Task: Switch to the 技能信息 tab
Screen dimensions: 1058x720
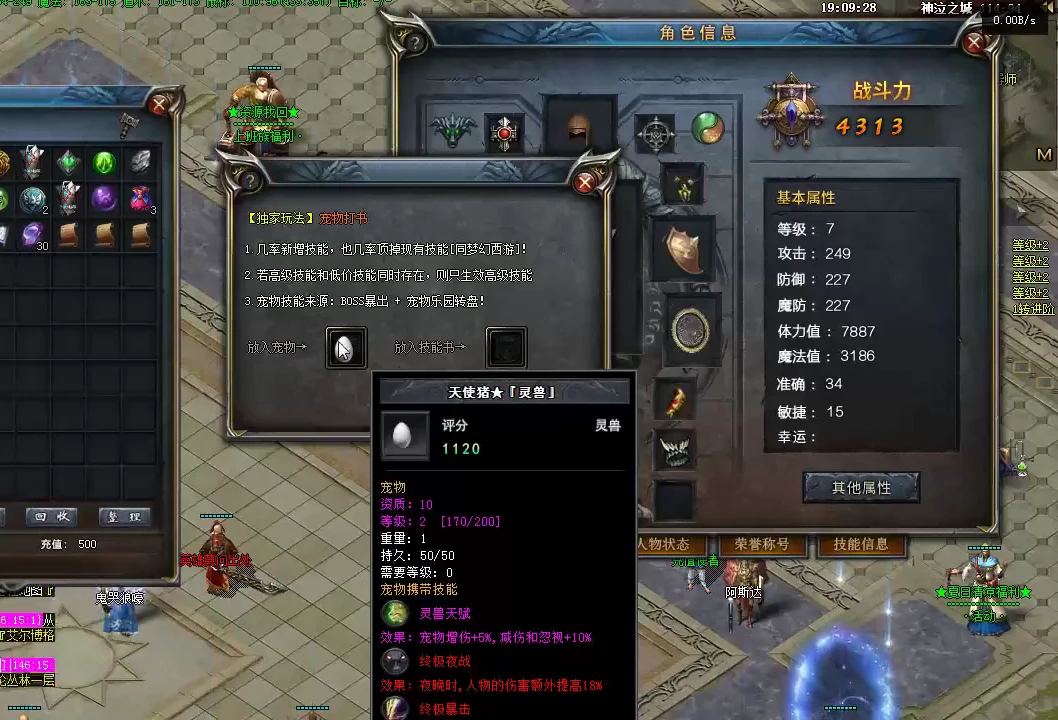Action: (860, 545)
